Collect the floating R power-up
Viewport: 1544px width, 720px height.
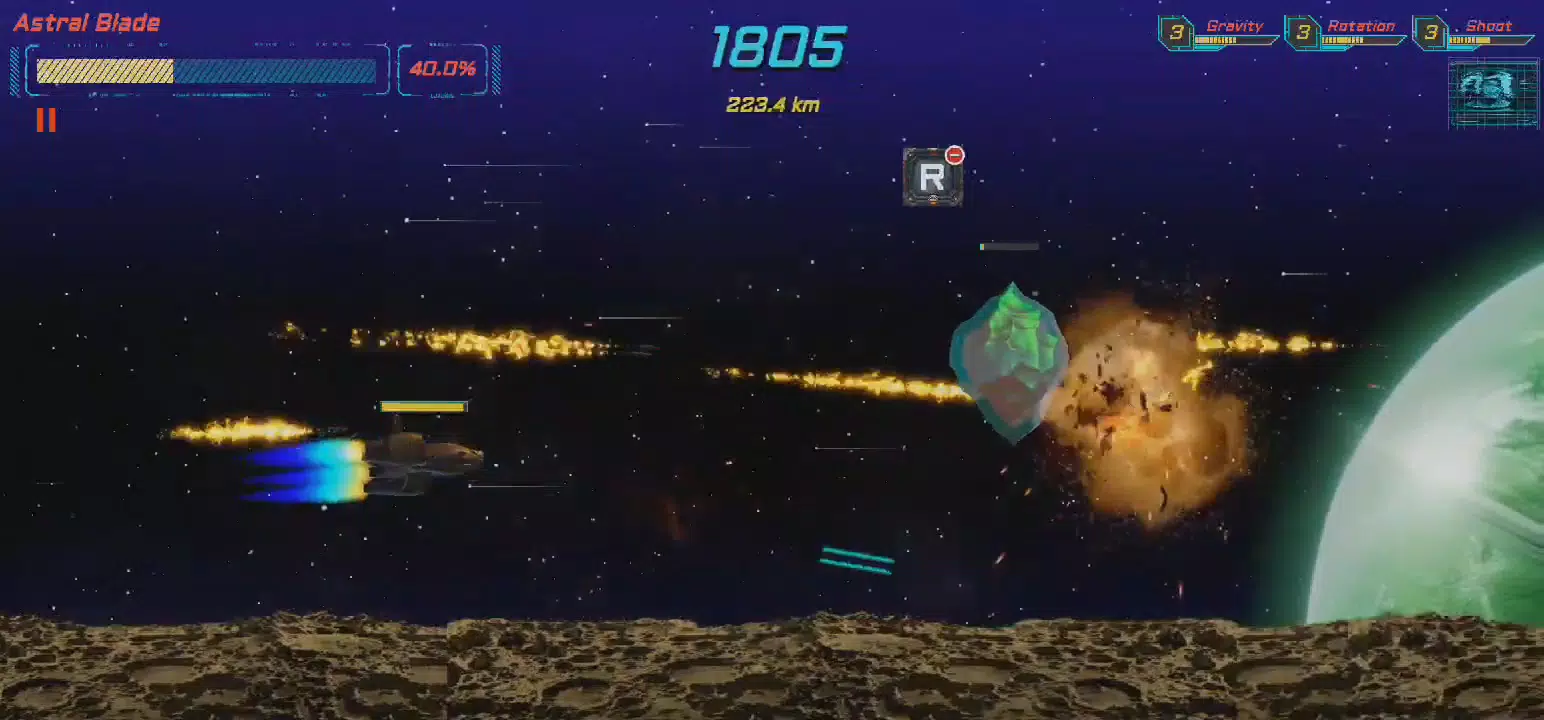coord(931,180)
